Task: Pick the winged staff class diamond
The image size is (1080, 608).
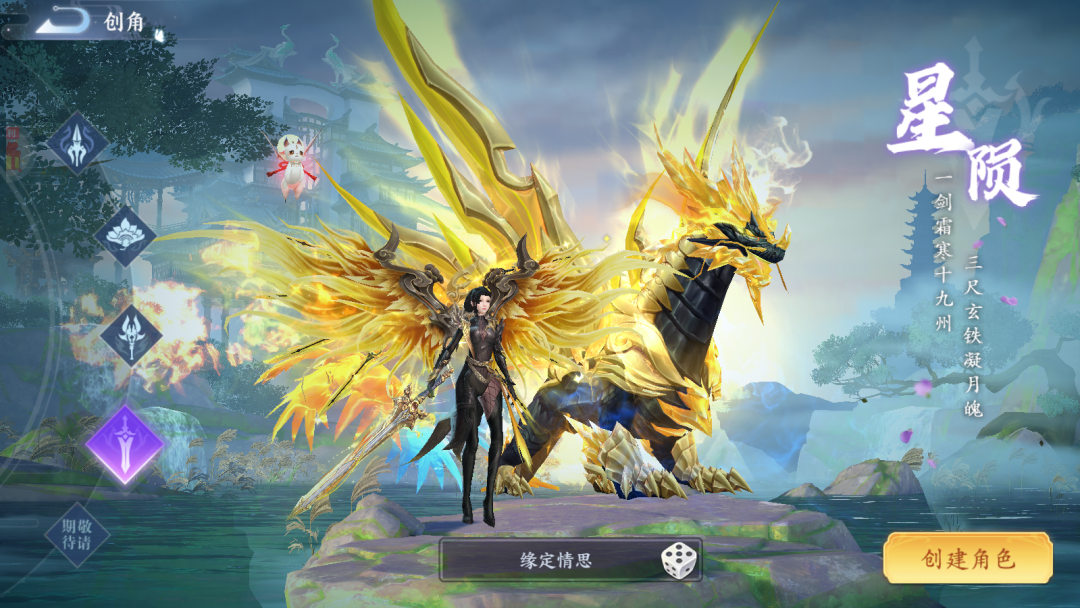Action: coord(131,335)
